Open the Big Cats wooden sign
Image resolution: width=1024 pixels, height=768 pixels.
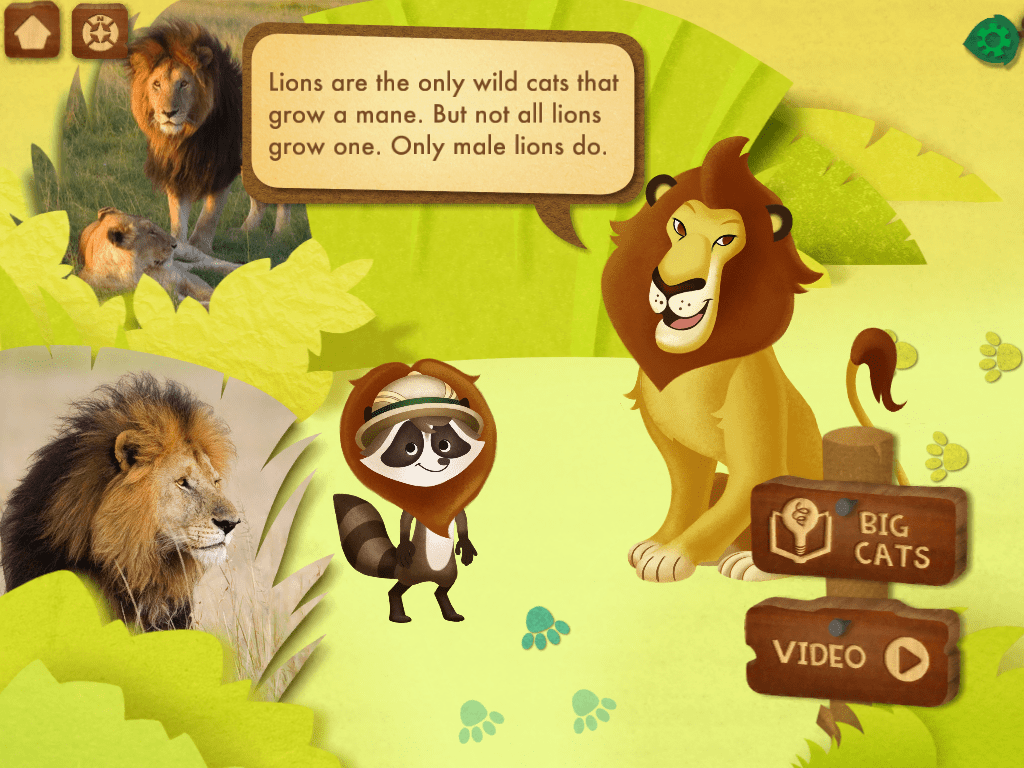pos(857,531)
